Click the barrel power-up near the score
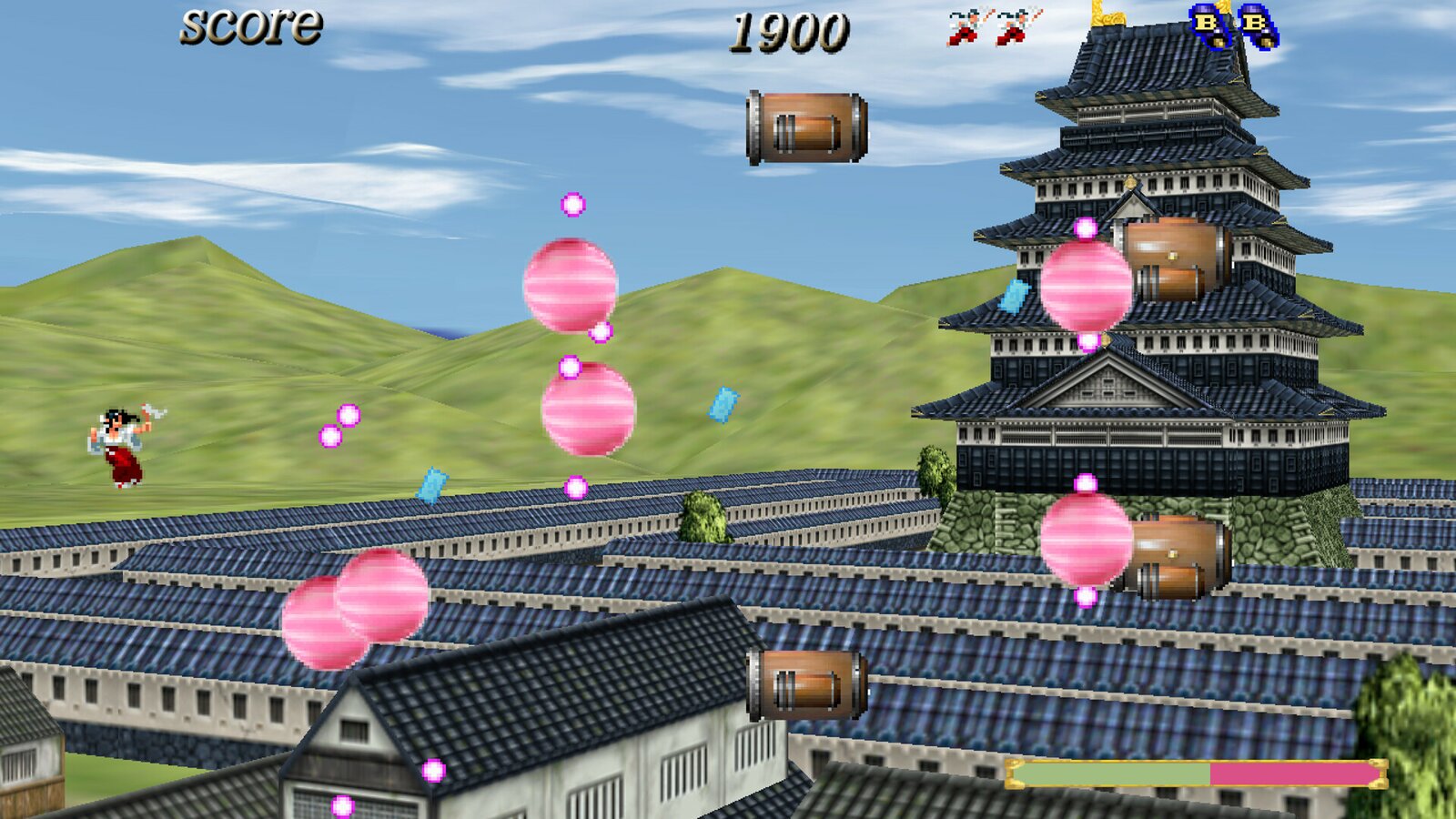1456x819 pixels. click(805, 127)
